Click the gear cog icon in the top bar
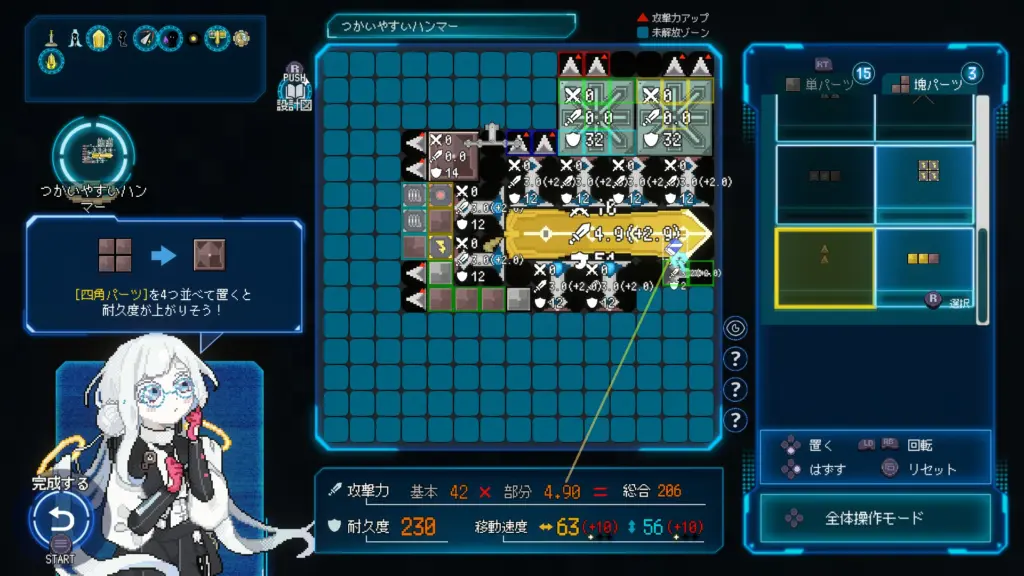1024x576 pixels. pyautogui.click(x=241, y=38)
